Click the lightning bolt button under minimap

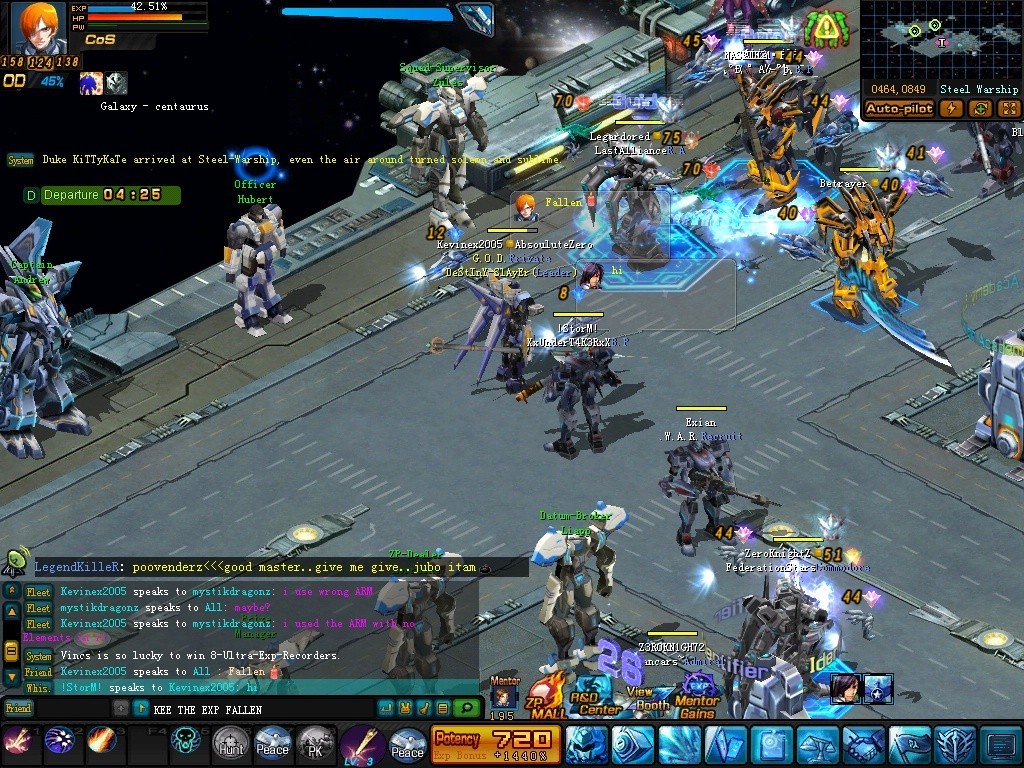pyautogui.click(x=952, y=109)
